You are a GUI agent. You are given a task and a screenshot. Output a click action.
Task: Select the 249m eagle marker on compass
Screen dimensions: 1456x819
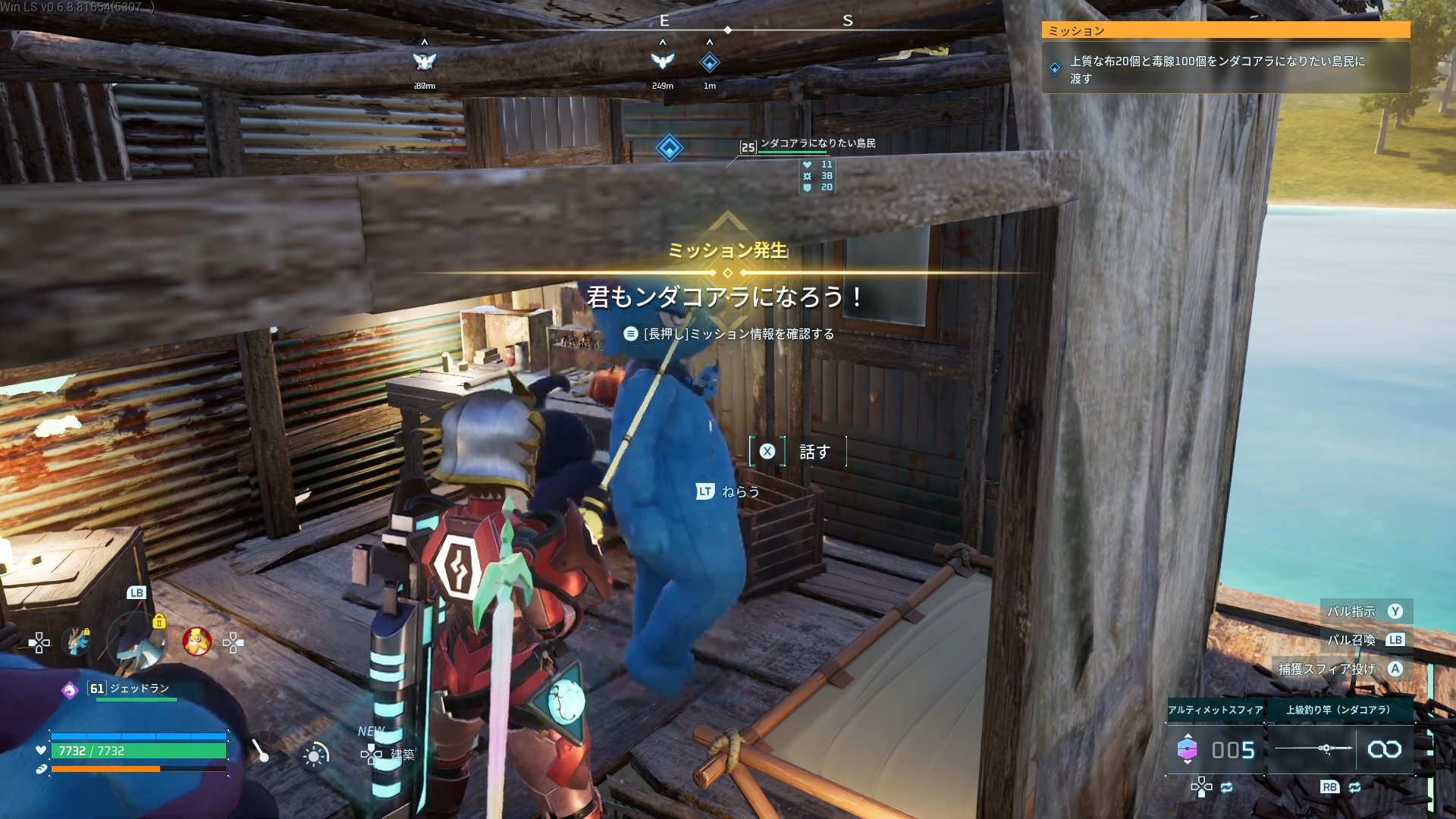[662, 61]
